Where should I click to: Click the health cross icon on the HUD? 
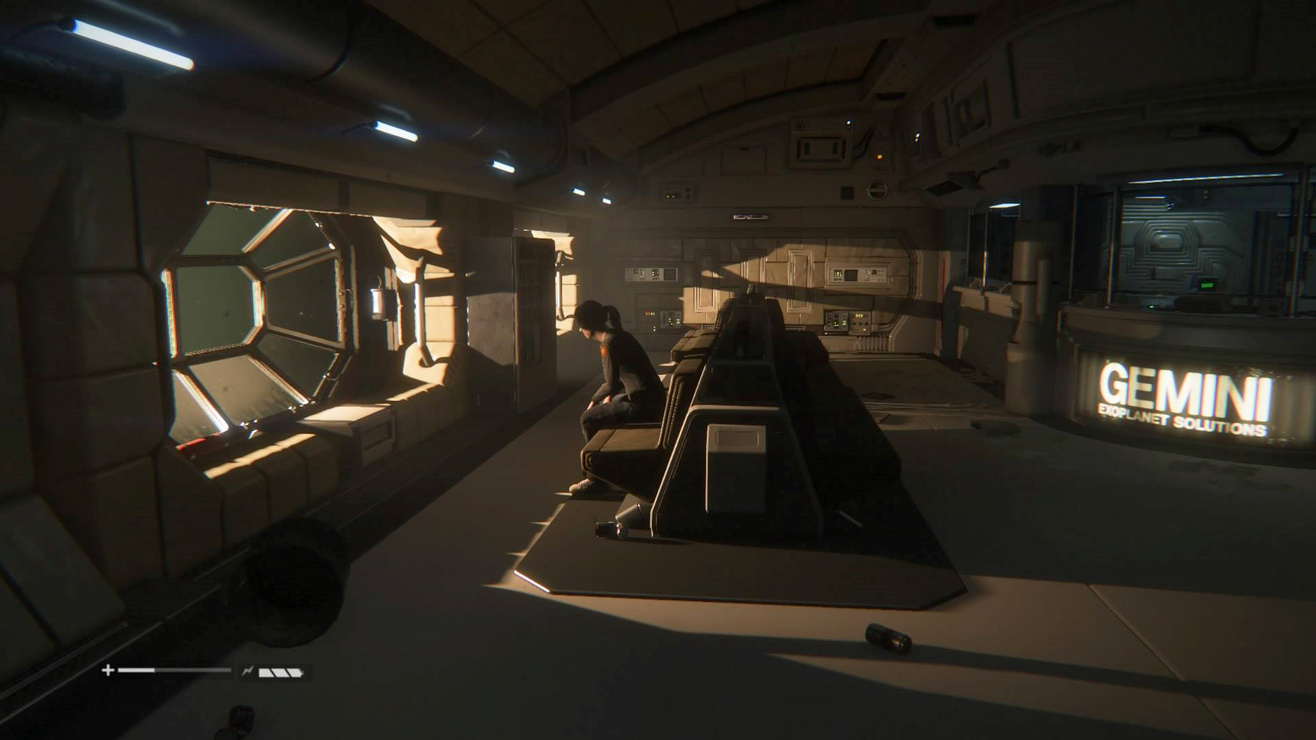coord(108,670)
